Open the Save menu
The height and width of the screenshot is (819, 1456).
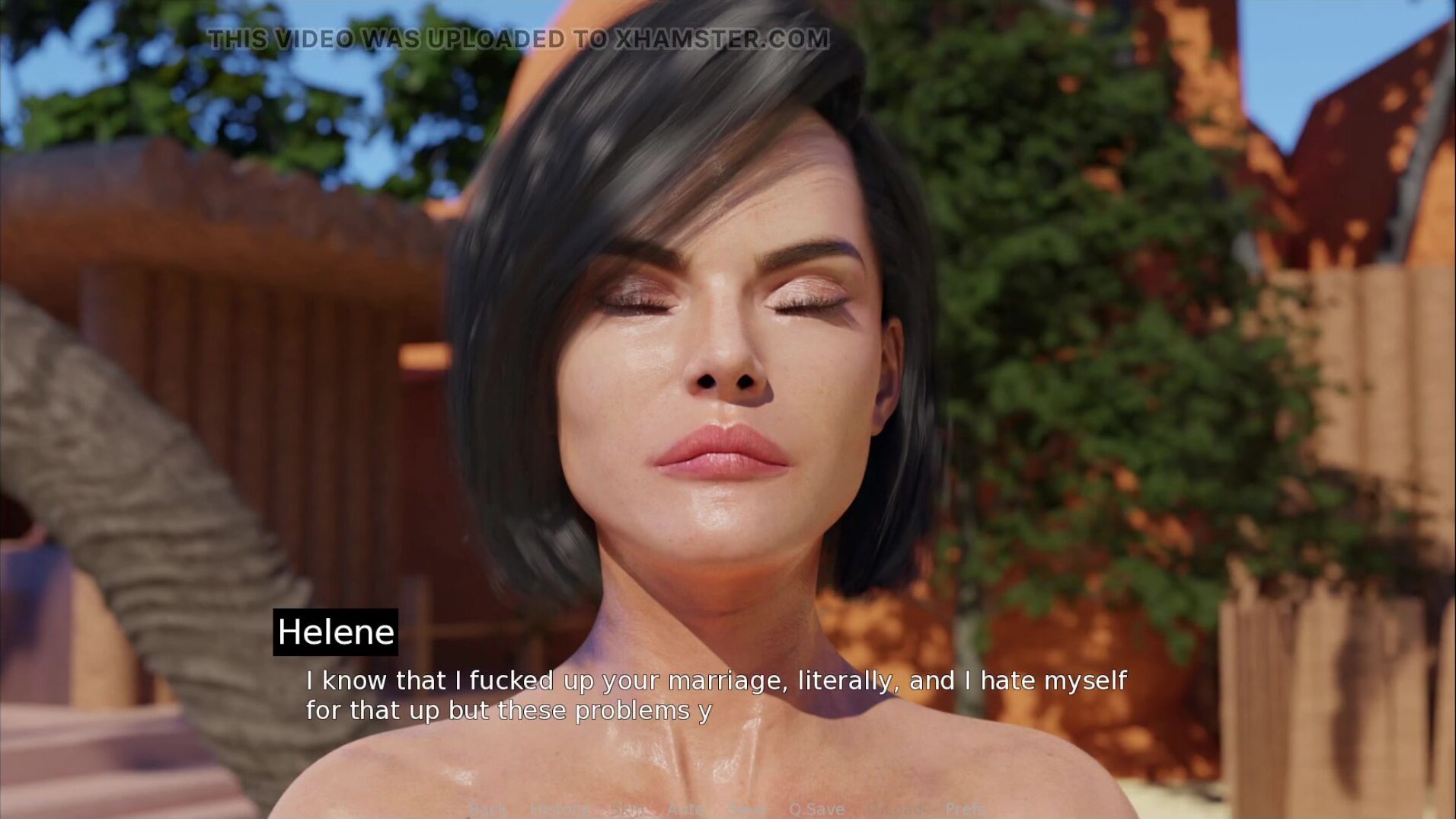pos(746,809)
